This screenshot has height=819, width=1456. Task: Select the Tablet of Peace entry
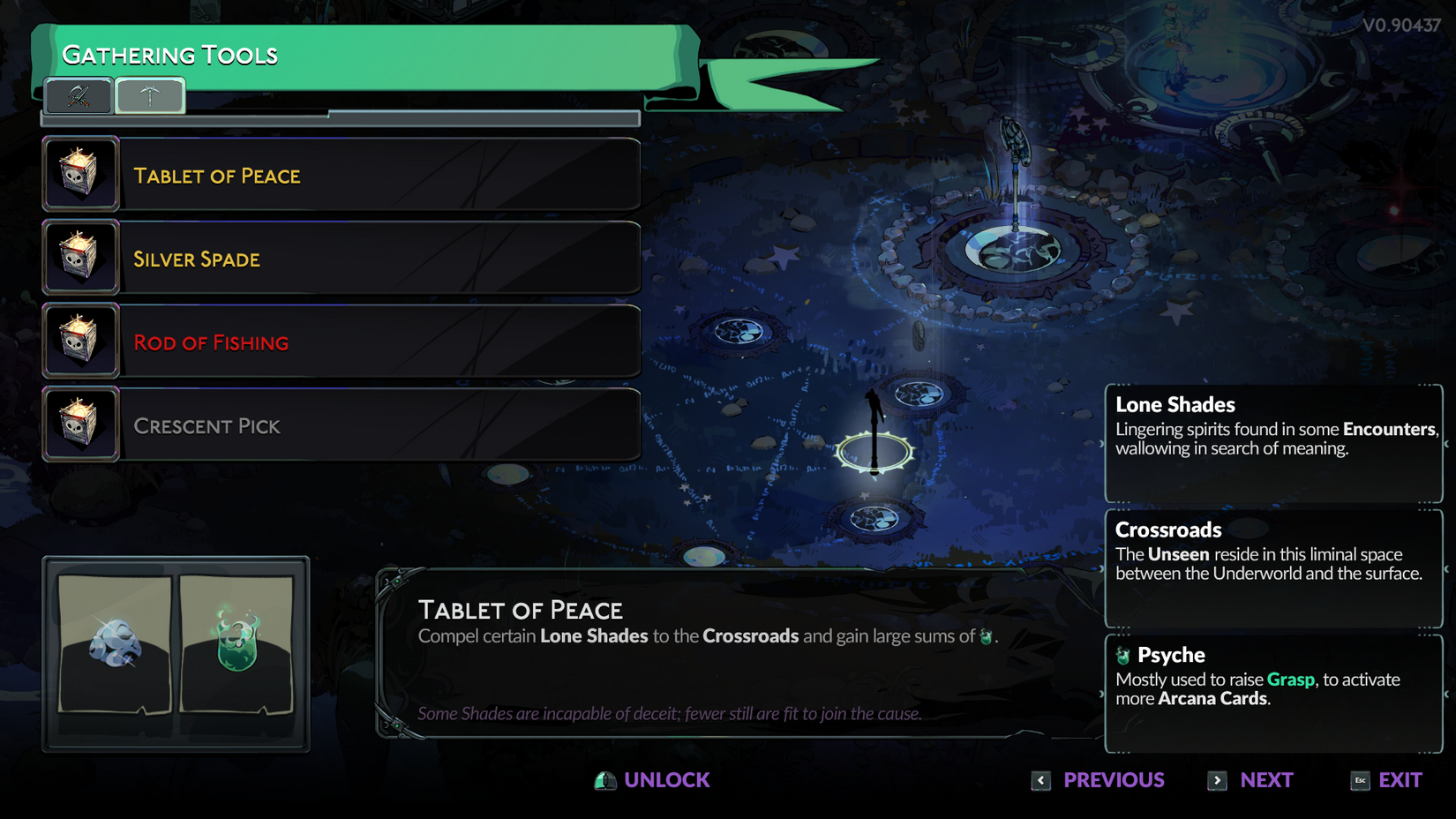(x=341, y=175)
